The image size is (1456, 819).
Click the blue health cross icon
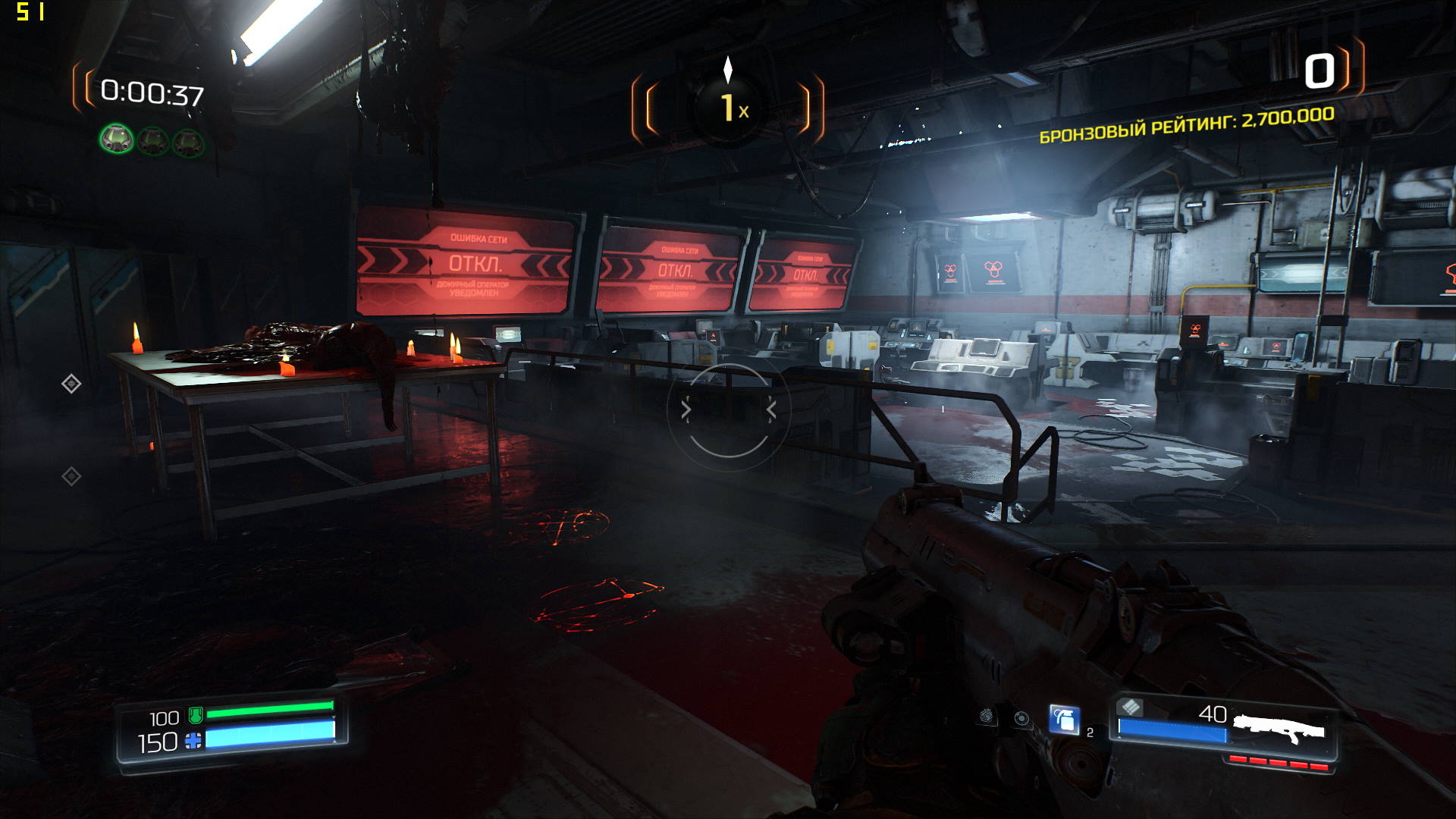[193, 740]
